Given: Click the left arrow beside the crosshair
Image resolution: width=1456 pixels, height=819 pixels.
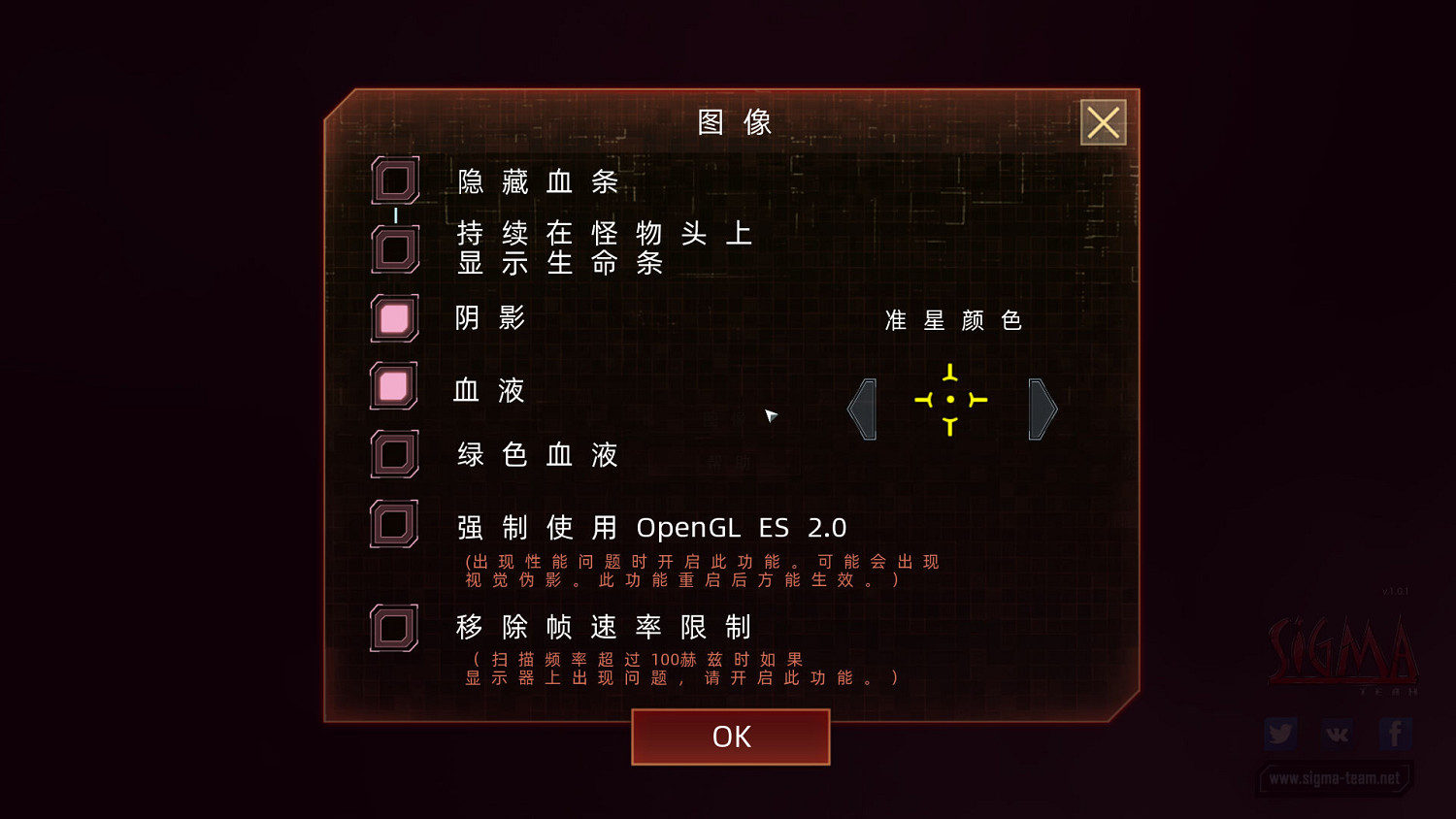Looking at the screenshot, I should [862, 409].
